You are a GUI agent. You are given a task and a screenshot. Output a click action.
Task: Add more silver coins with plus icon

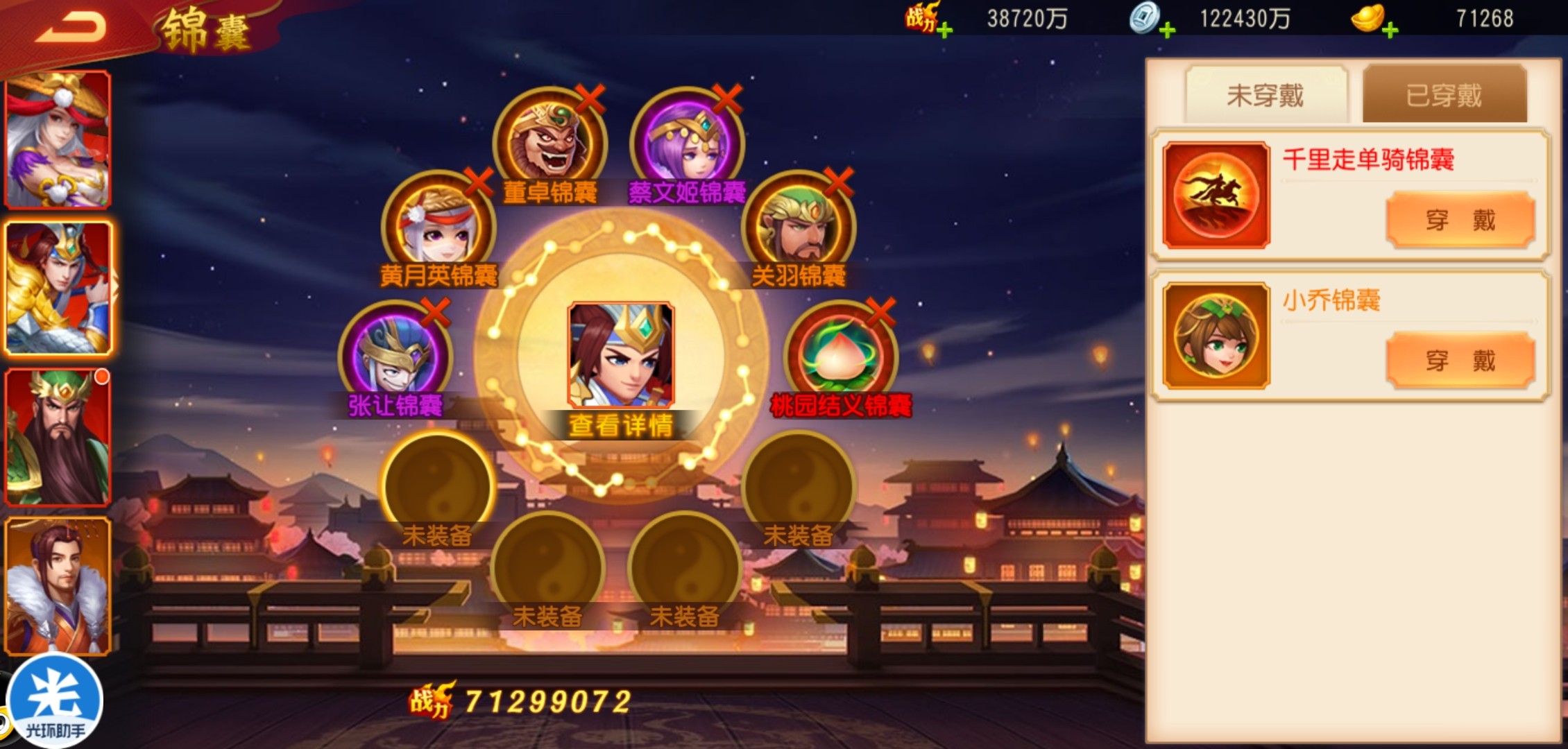[1167, 31]
